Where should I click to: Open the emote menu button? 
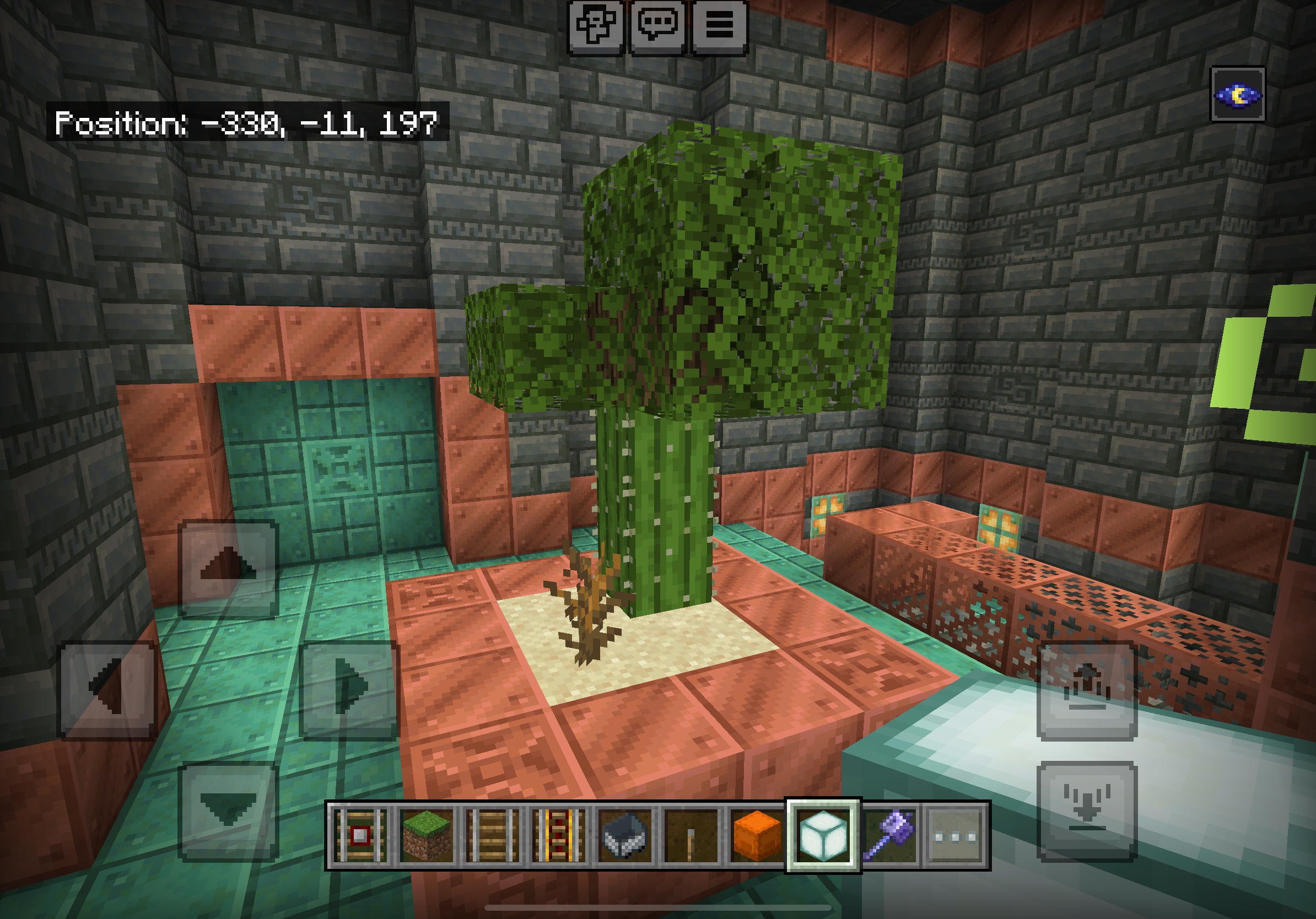[x=596, y=26]
